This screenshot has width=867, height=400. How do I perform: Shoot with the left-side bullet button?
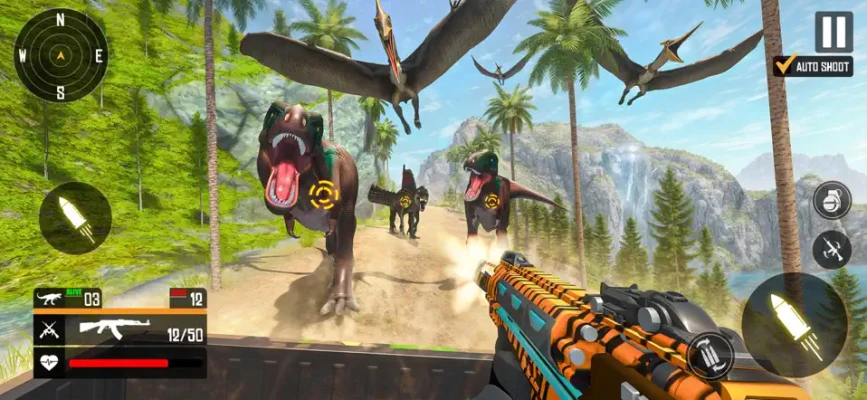75,218
